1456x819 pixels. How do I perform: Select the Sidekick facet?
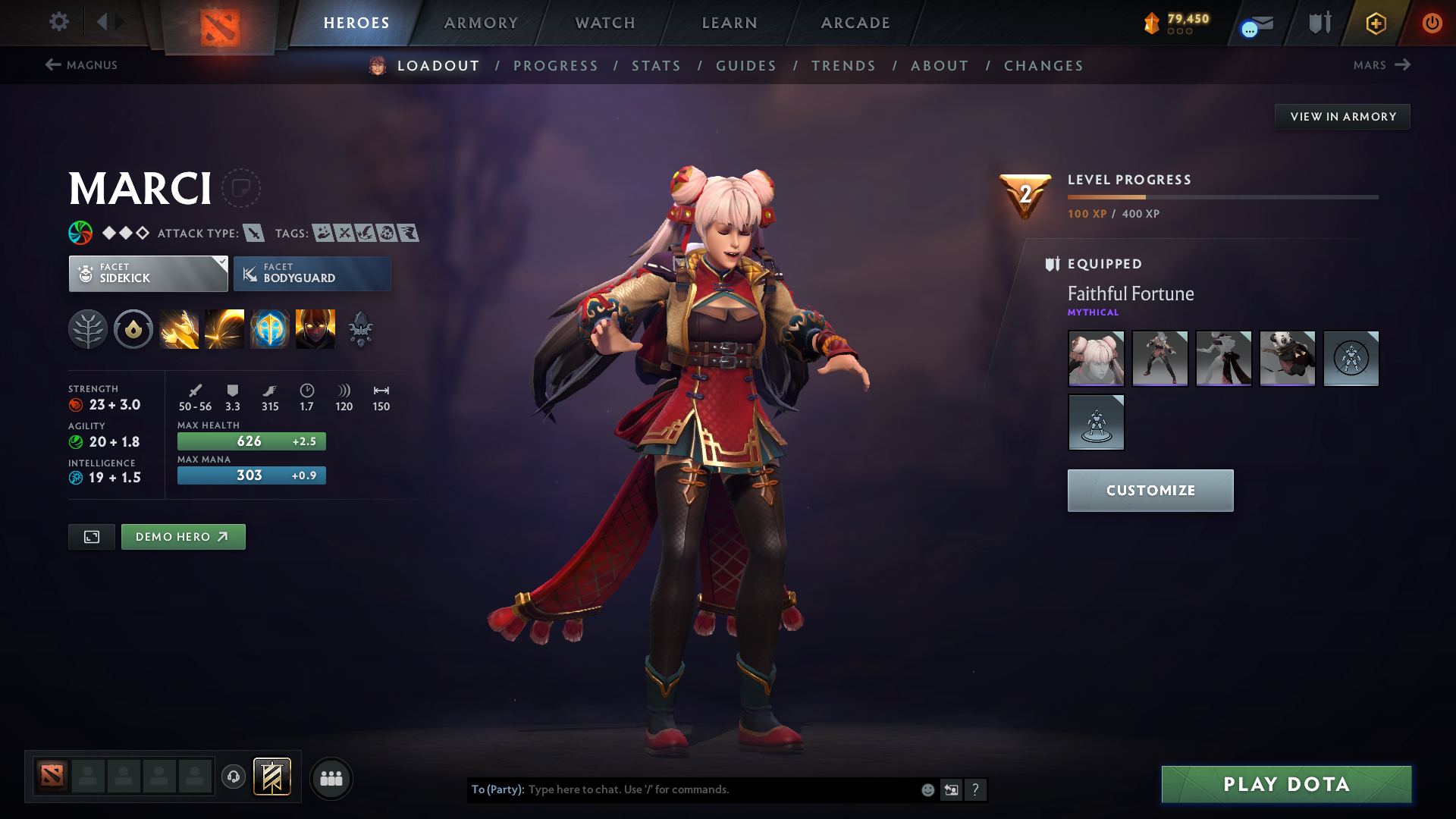point(148,274)
